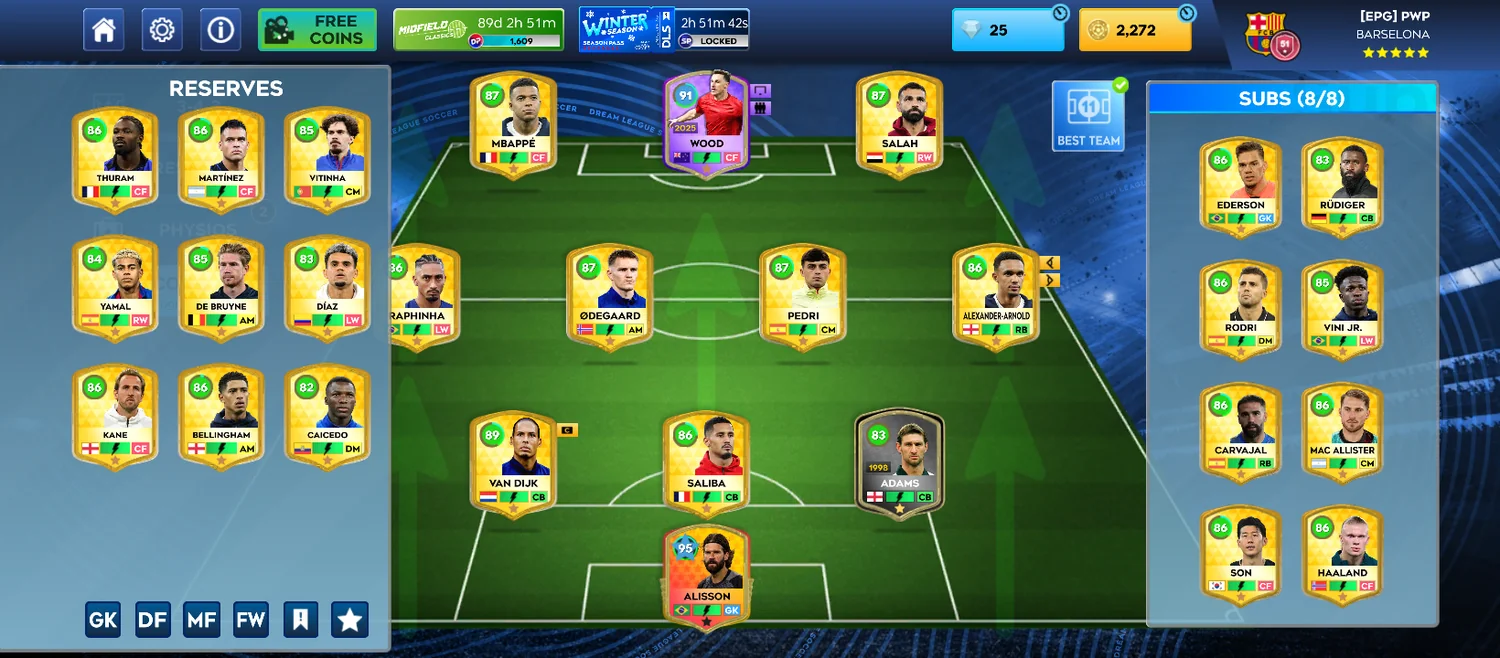Filter reserves by DF
The height and width of the screenshot is (658, 1500).
(153, 620)
